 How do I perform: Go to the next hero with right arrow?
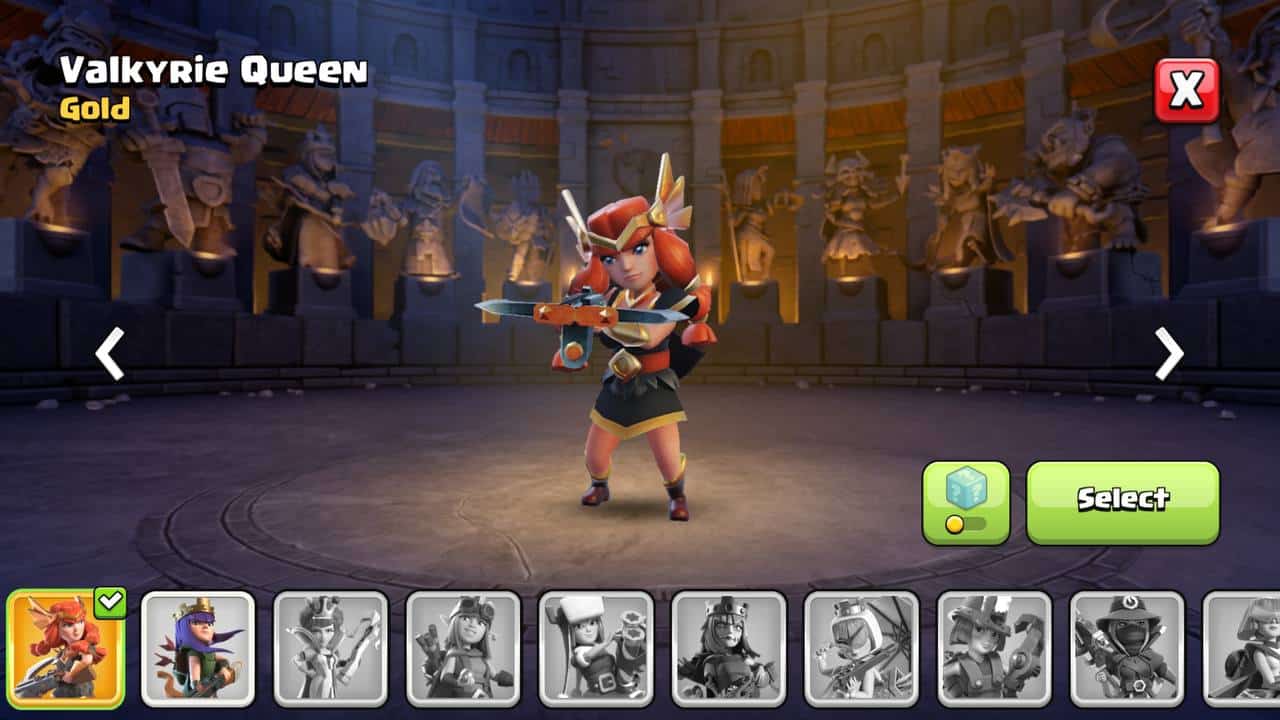[1168, 353]
